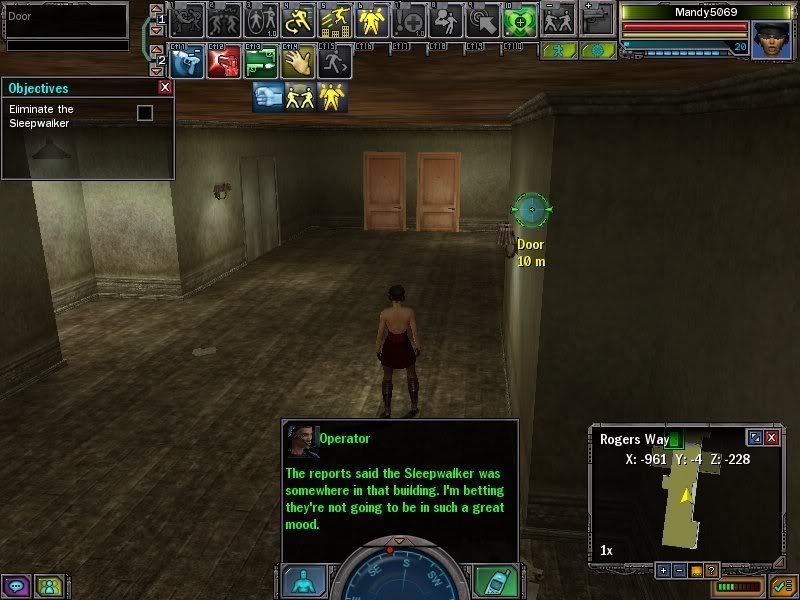The width and height of the screenshot is (800, 600).
Task: Use the yellow open hand ability
Action: click(x=296, y=63)
